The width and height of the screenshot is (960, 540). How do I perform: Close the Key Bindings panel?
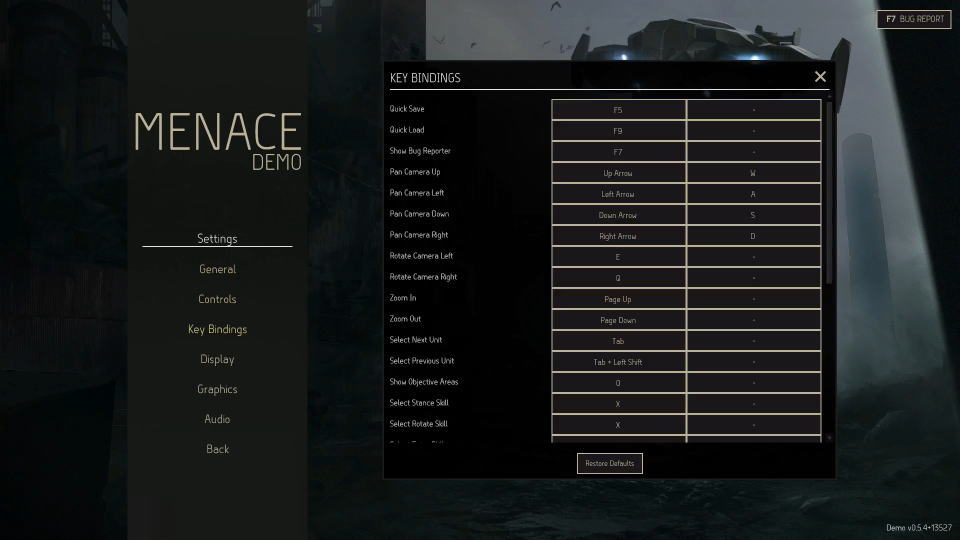click(x=820, y=77)
